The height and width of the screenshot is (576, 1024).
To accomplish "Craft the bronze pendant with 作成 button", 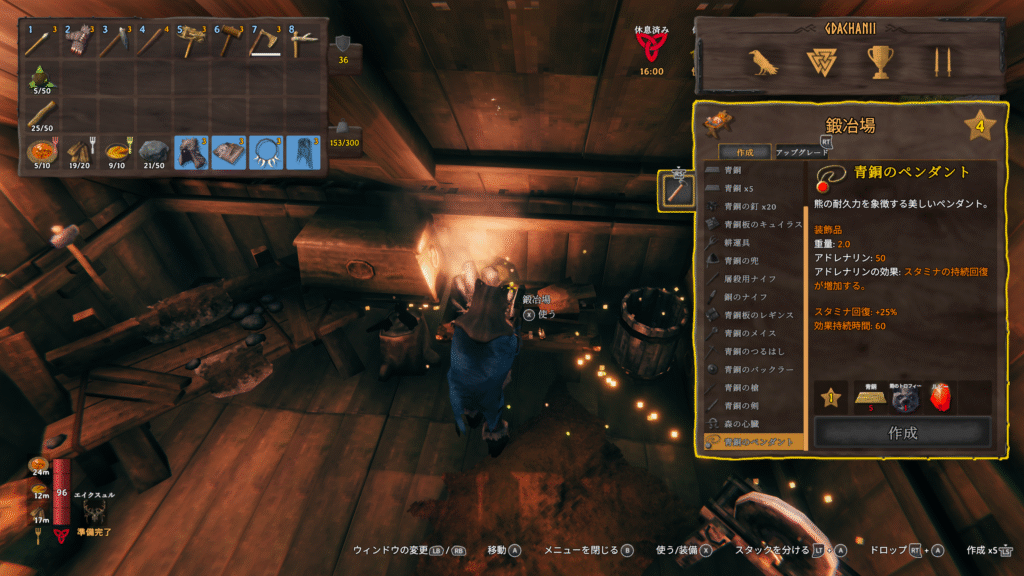I will [902, 433].
